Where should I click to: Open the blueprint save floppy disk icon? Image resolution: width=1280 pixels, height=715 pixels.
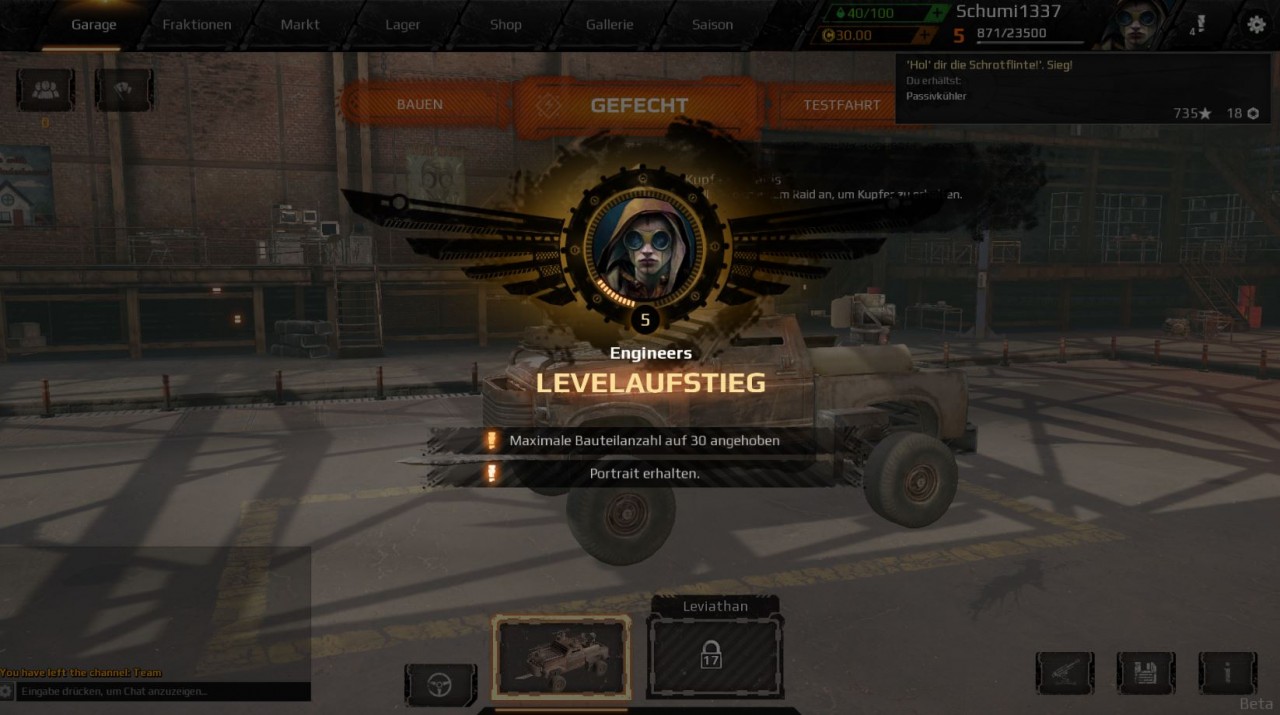1146,673
